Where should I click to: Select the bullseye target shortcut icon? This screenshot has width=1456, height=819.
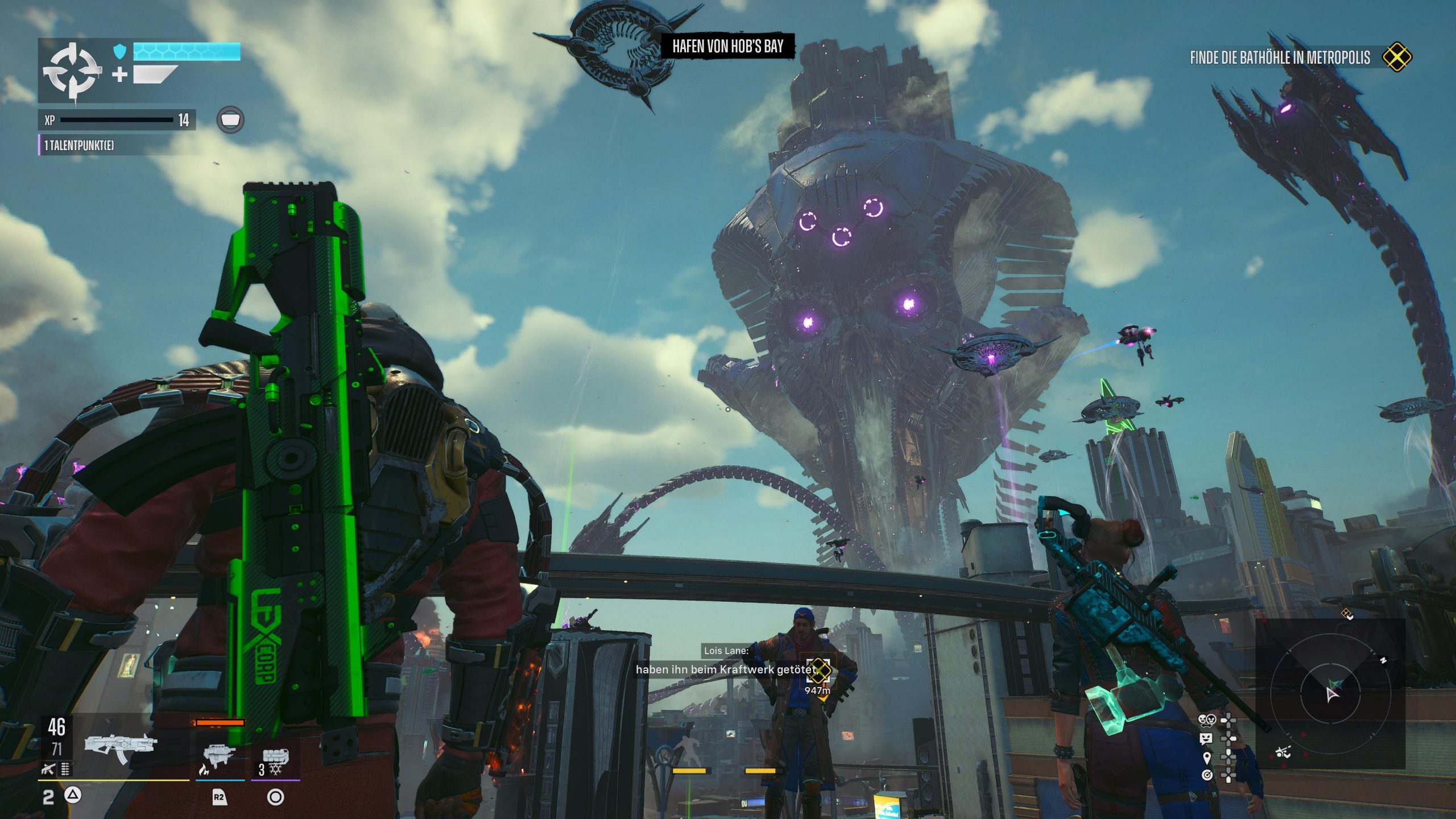tap(1206, 775)
